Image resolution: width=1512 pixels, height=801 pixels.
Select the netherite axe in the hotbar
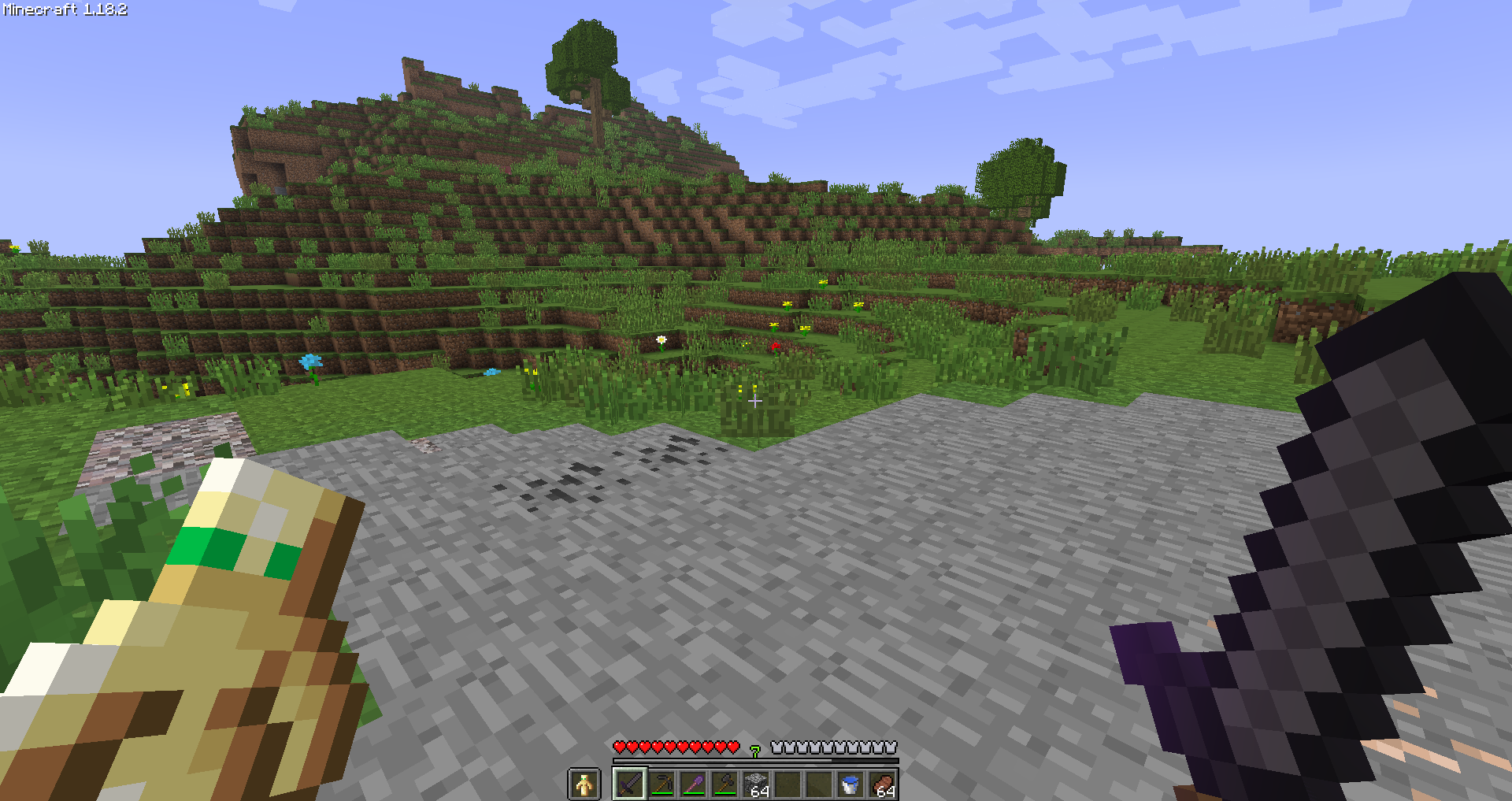(726, 784)
